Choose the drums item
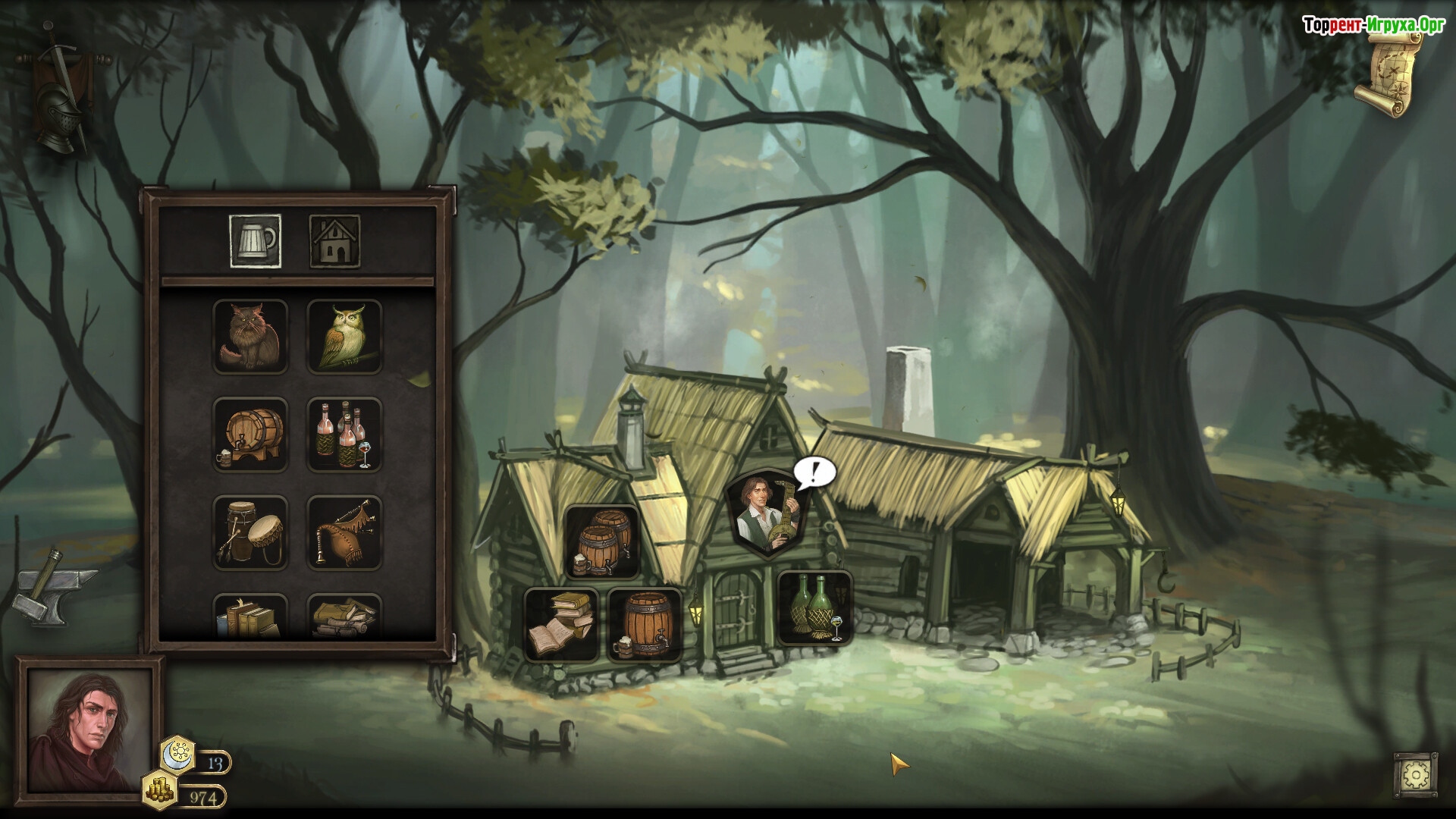Image resolution: width=1456 pixels, height=819 pixels. pyautogui.click(x=250, y=532)
